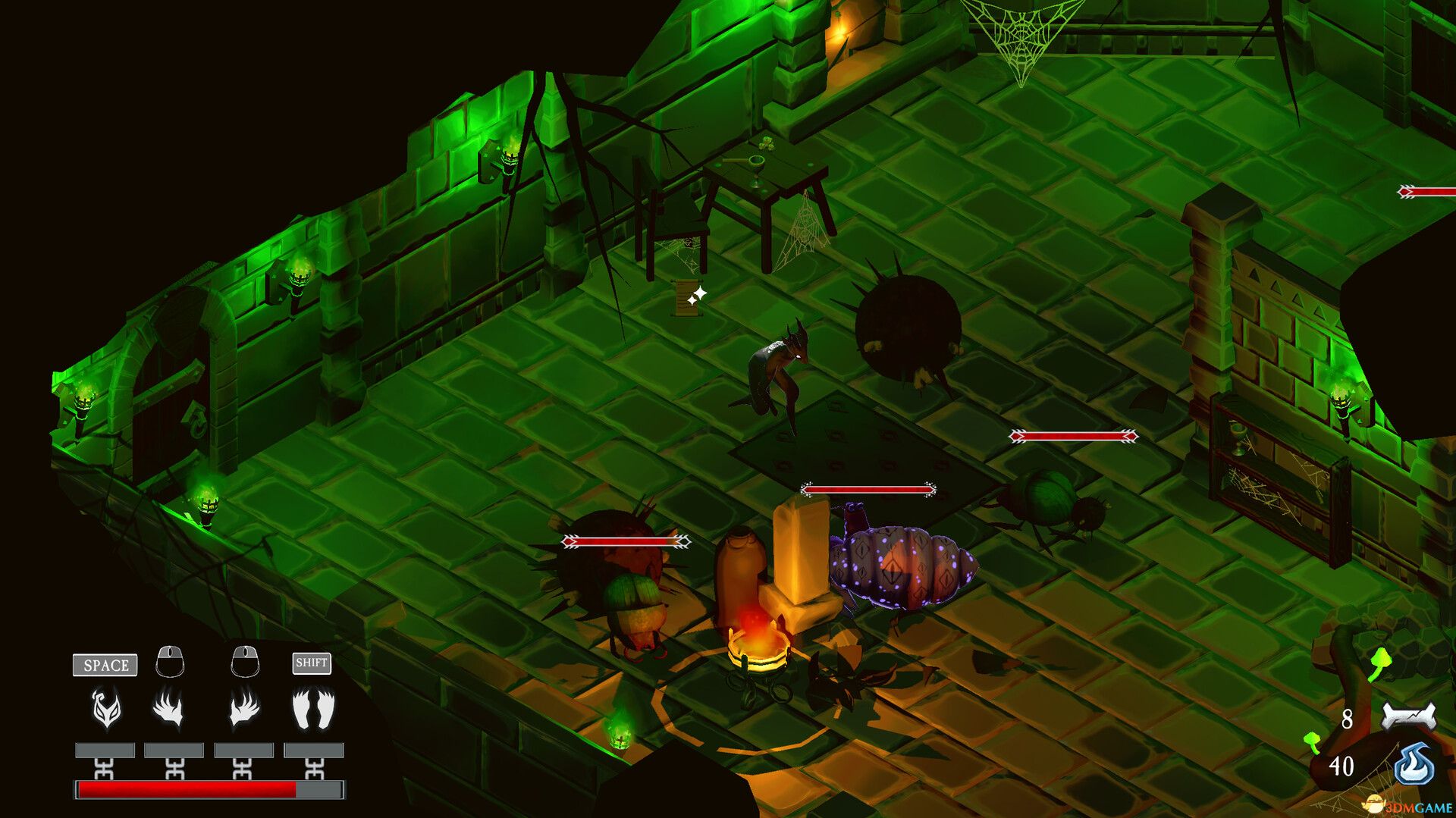This screenshot has height=818, width=1456.
Task: Click the cracked bone currency icon
Action: coord(1408,716)
